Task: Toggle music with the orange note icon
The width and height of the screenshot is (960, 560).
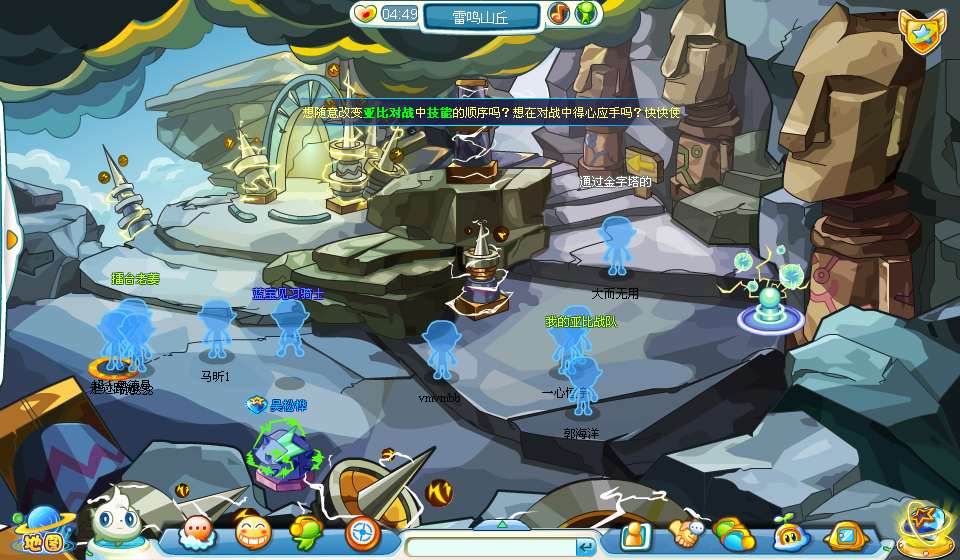Action: (559, 14)
